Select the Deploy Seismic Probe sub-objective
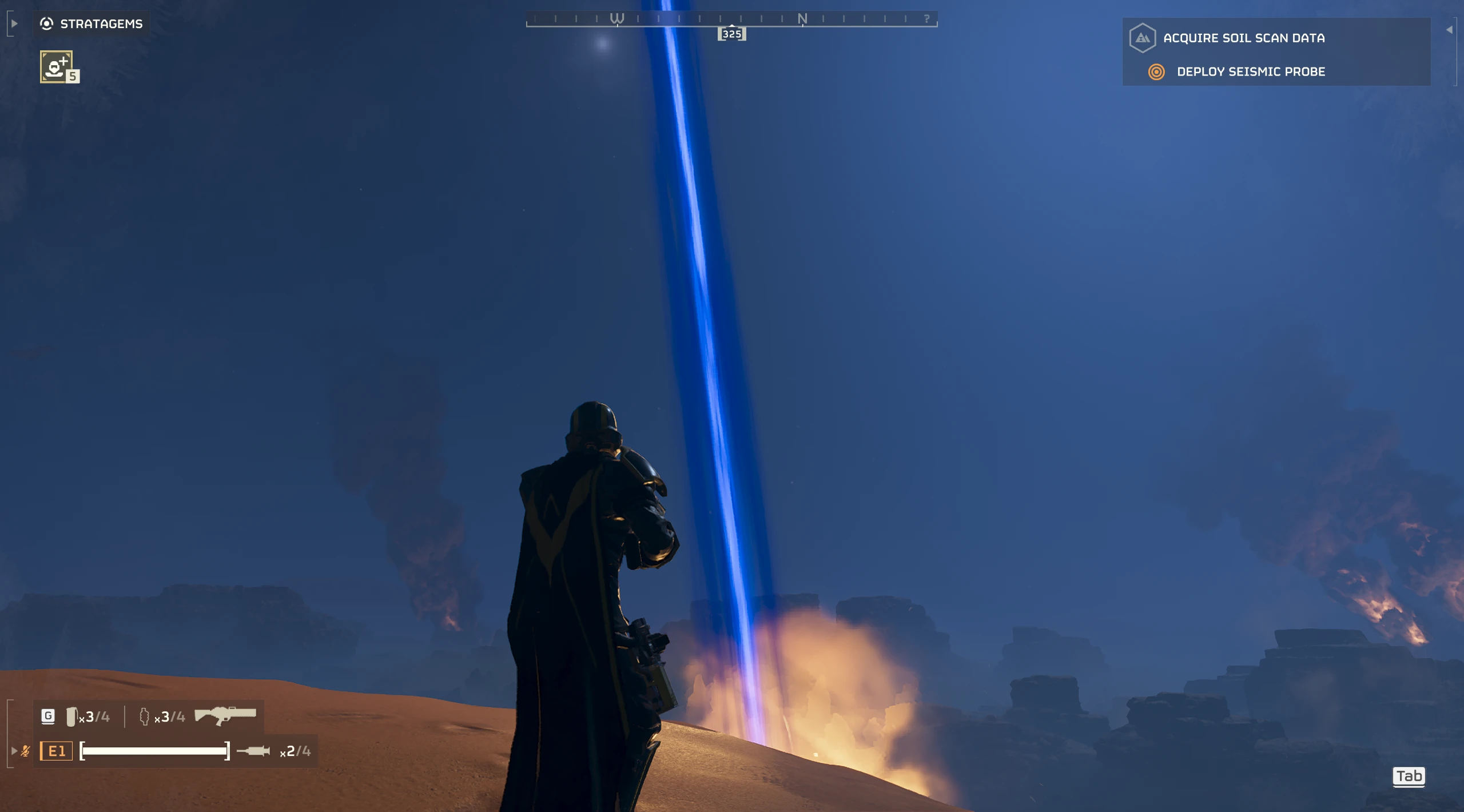 pos(1250,71)
